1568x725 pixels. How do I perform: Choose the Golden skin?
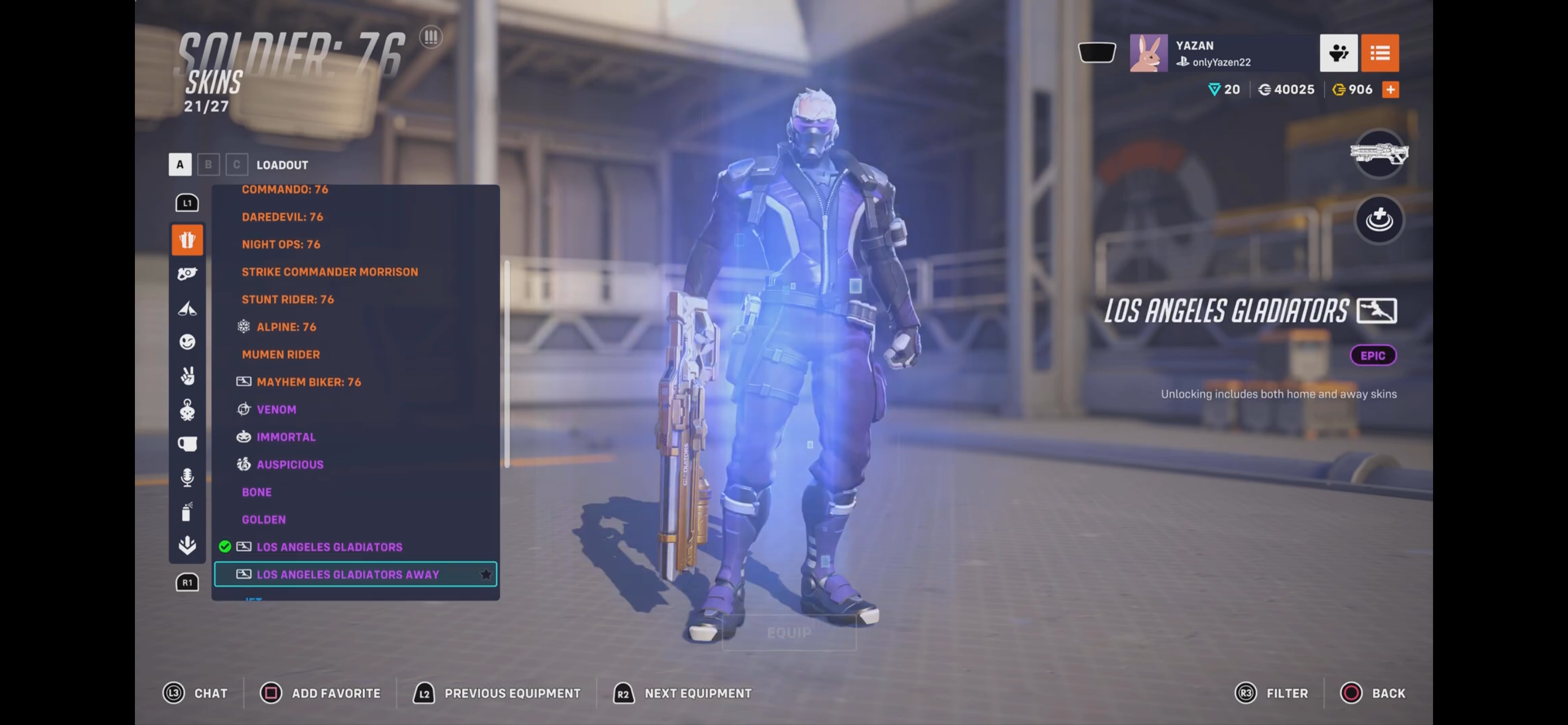[x=264, y=519]
